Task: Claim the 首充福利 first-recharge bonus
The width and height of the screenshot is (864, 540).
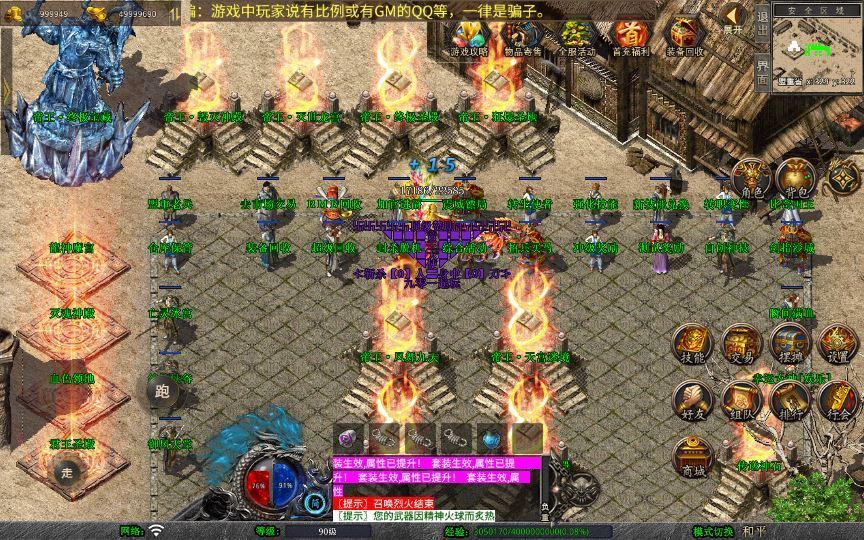Action: click(629, 37)
